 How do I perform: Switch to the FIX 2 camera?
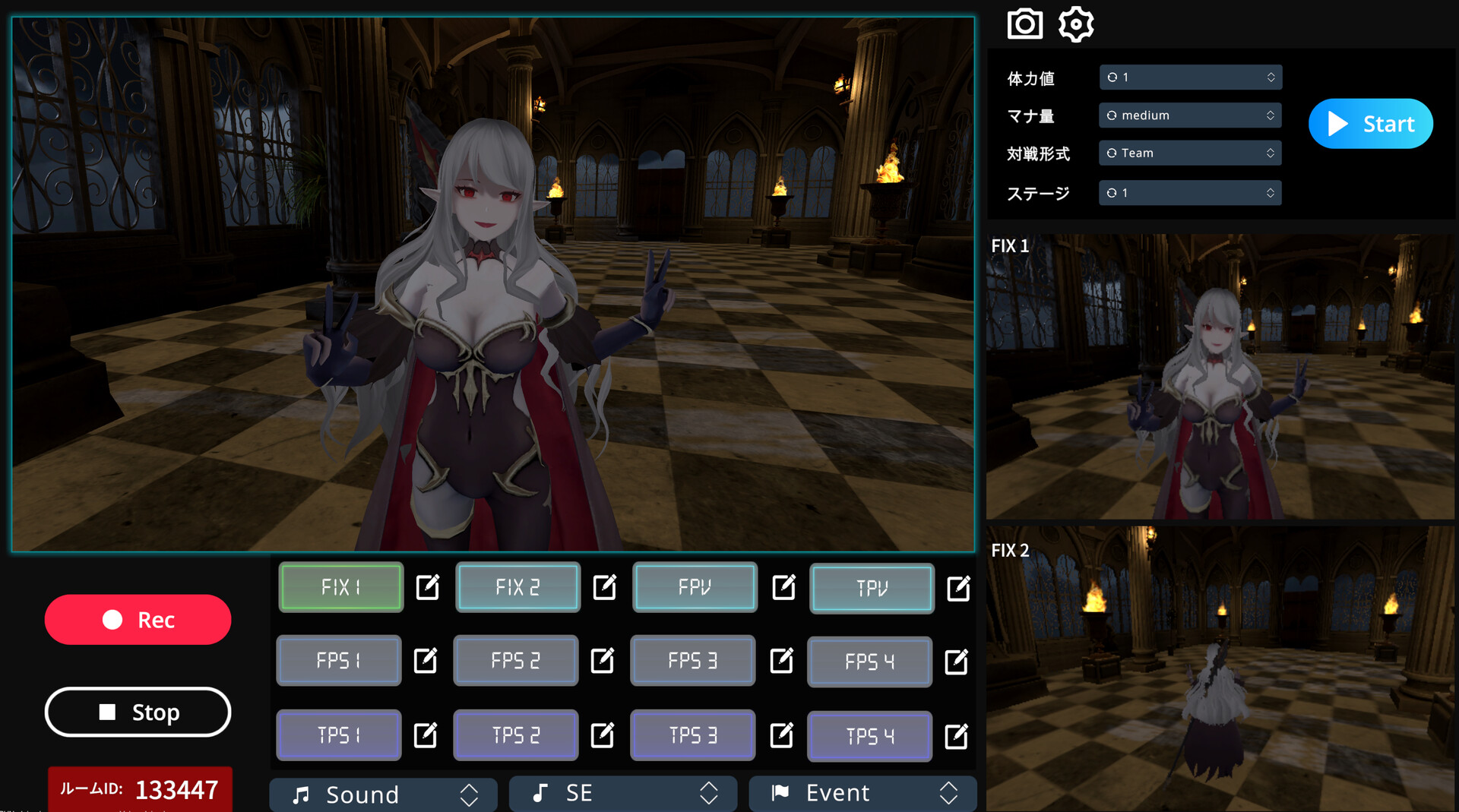point(517,587)
